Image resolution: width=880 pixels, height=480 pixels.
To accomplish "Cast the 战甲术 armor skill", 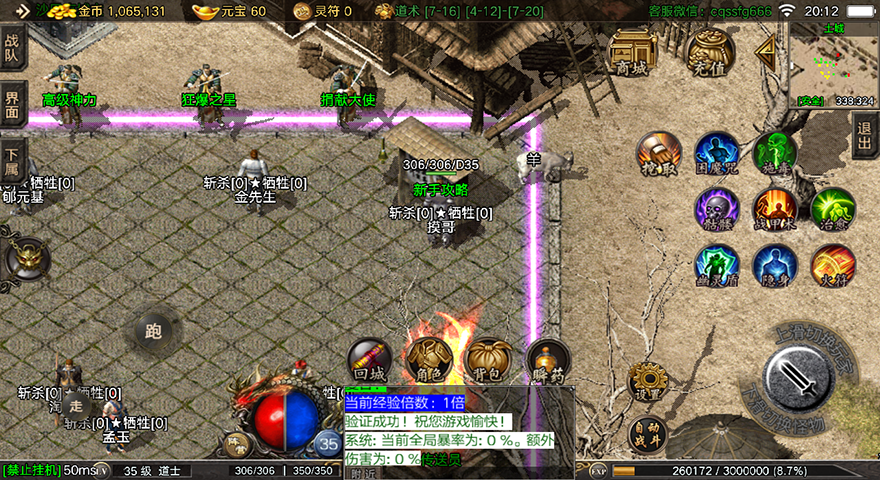I will pos(774,208).
